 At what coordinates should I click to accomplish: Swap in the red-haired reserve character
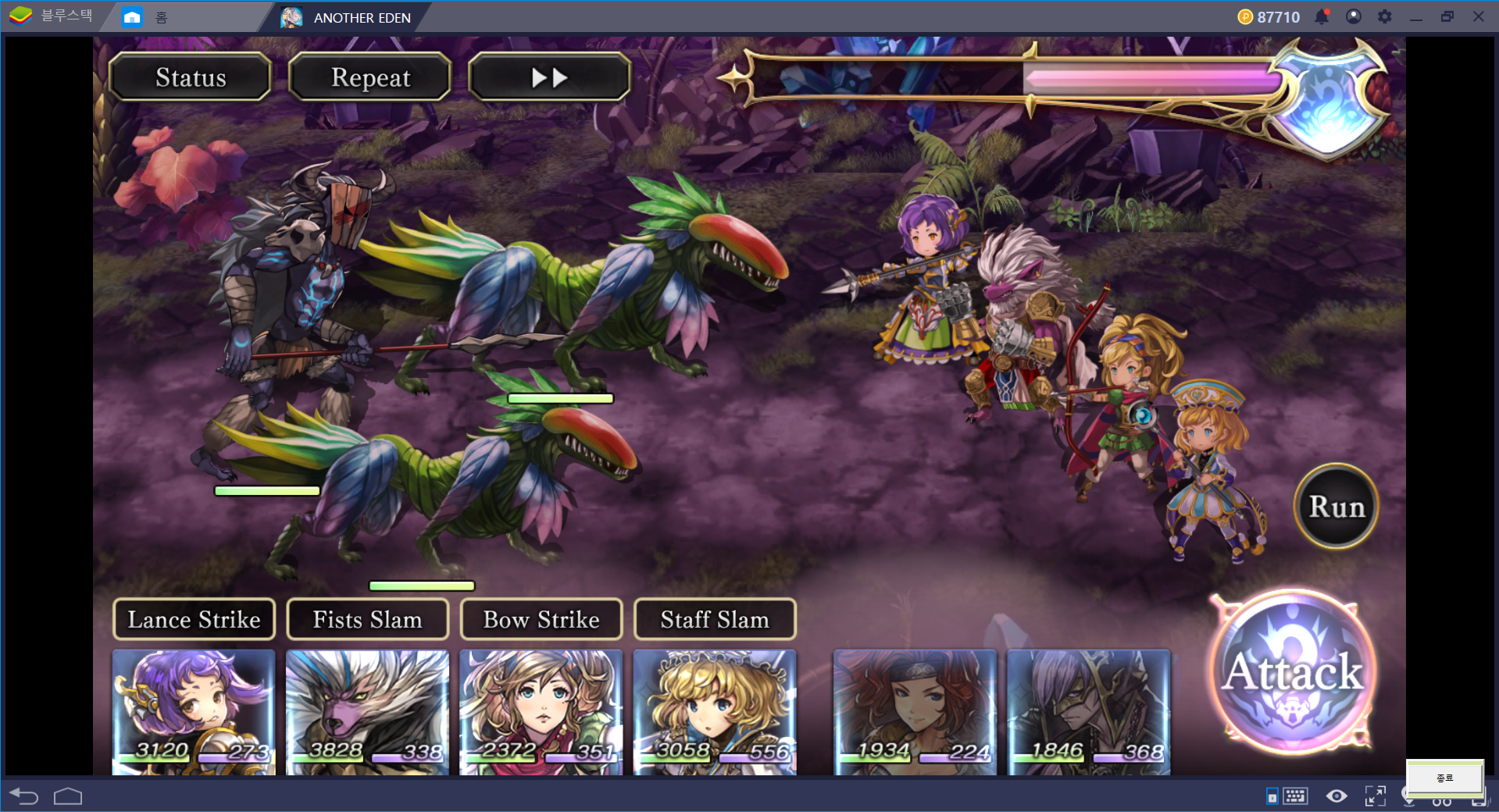click(x=915, y=710)
